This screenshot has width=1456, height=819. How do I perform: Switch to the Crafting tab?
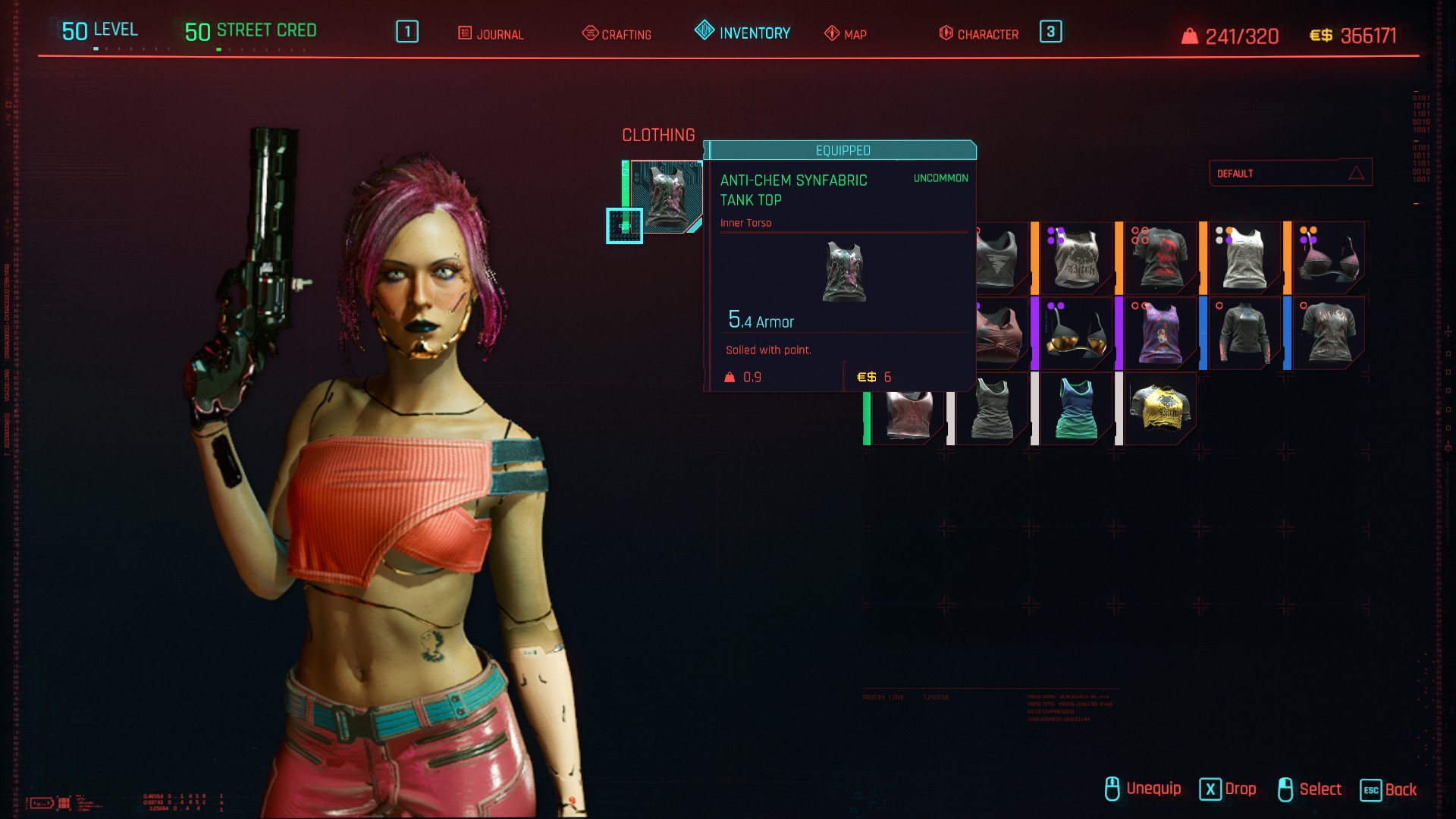[x=617, y=34]
